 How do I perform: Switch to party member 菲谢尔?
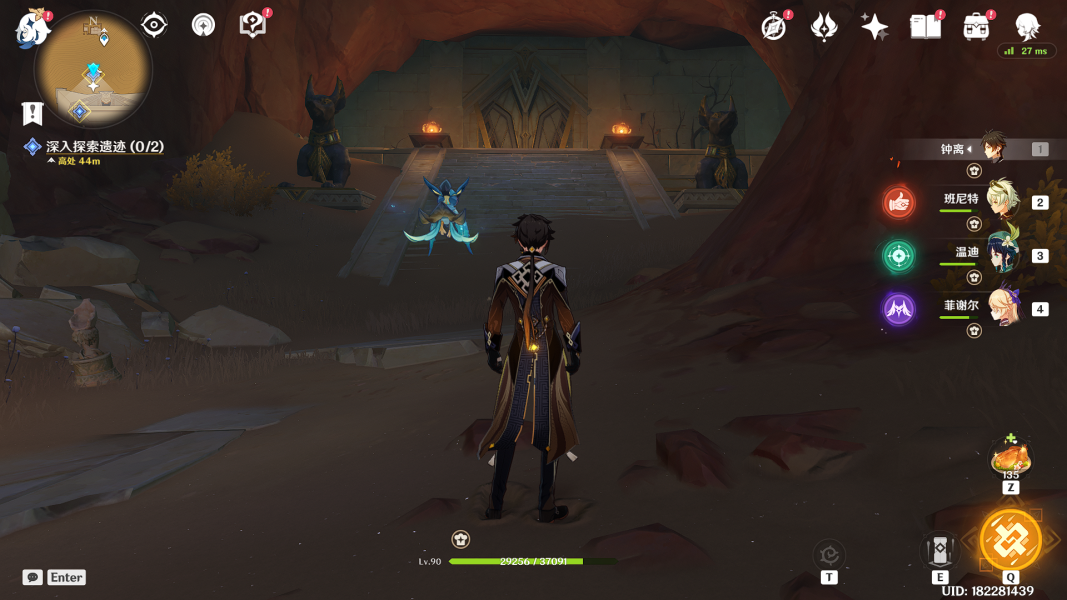pyautogui.click(x=1003, y=307)
